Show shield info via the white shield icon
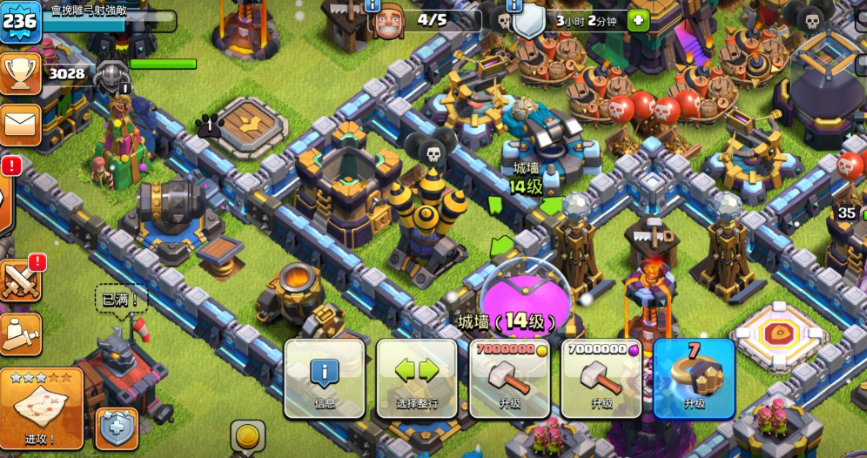This screenshot has width=867, height=458. pos(530,20)
